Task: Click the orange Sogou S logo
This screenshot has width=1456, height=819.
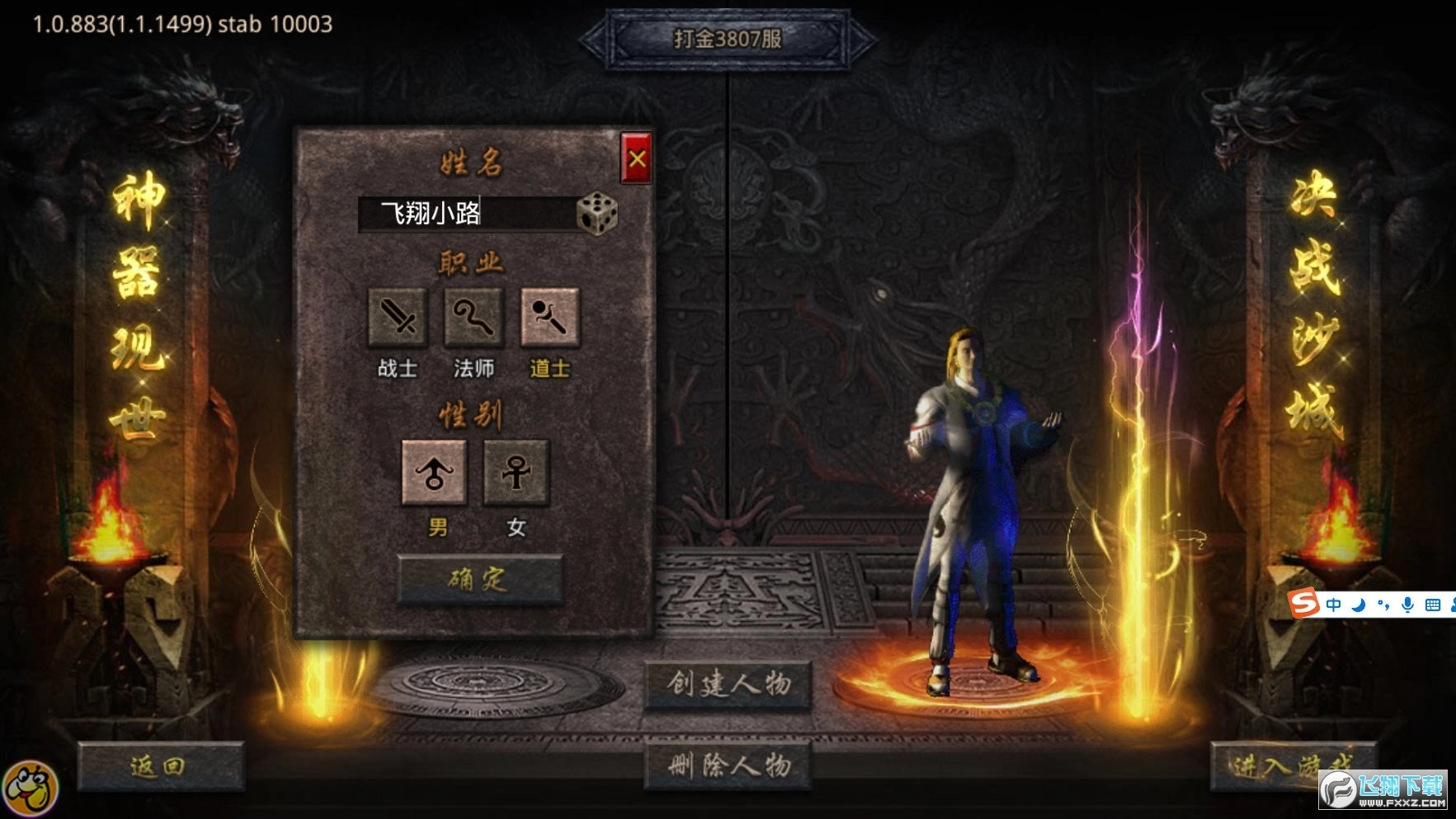Action: point(1303,604)
